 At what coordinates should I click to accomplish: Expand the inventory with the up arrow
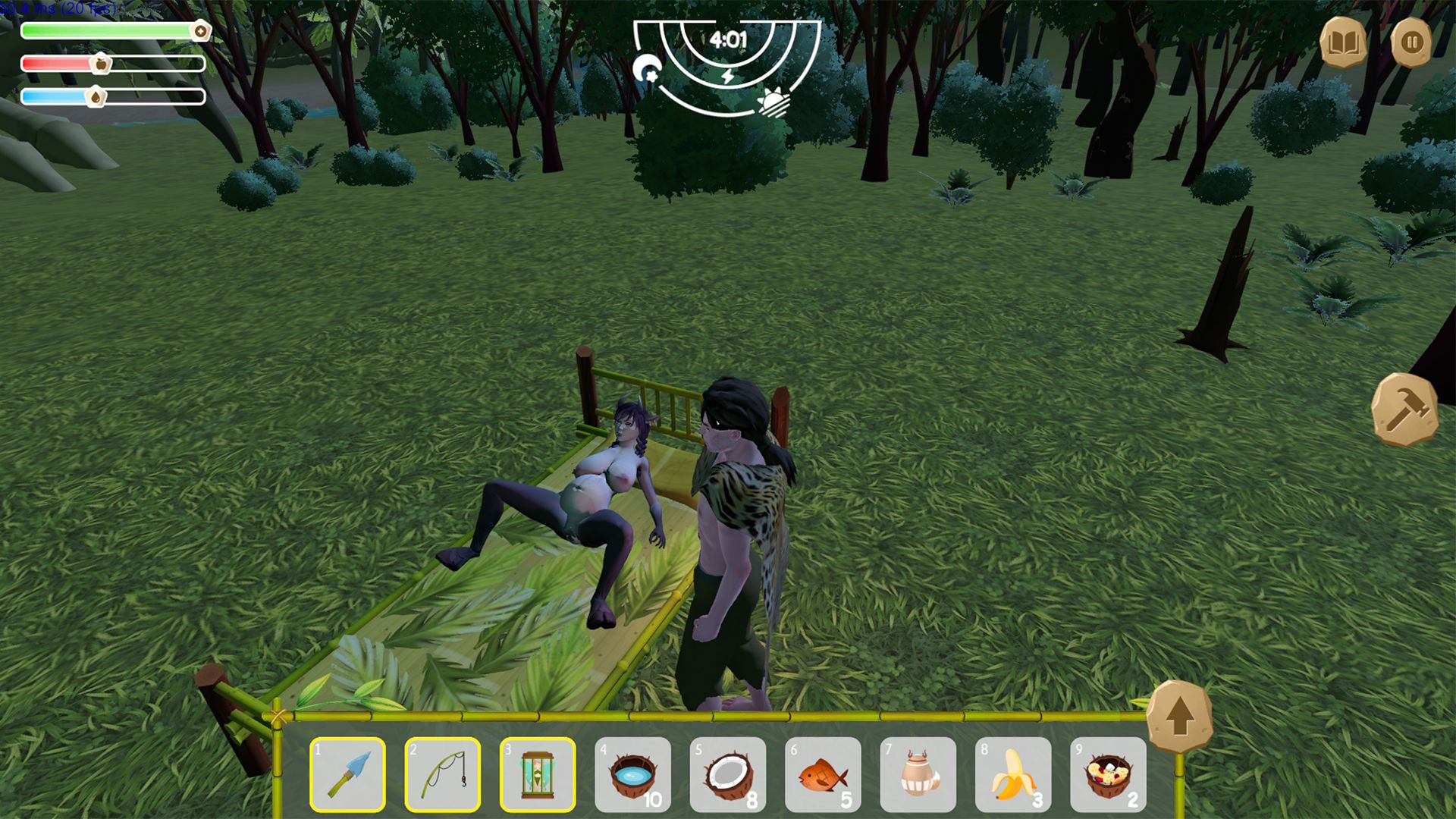(x=1179, y=717)
